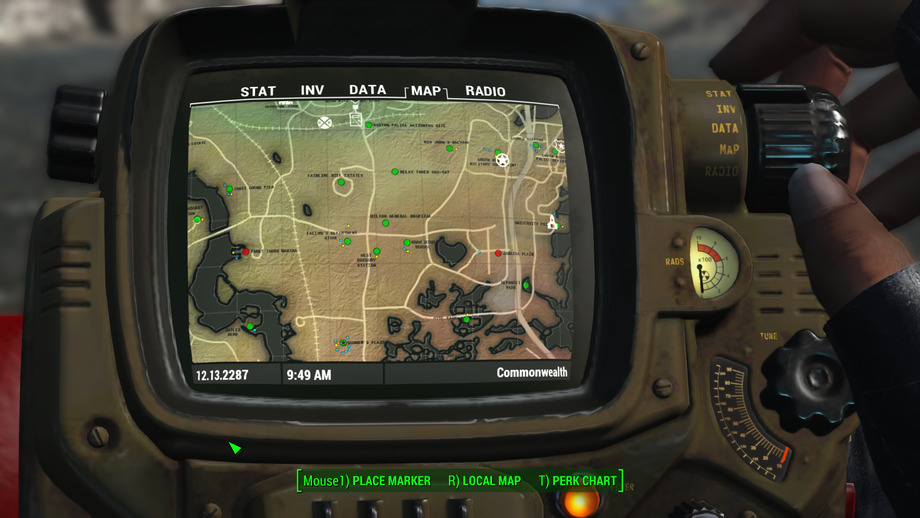Click the Place Marker option
This screenshot has width=920, height=518.
(x=367, y=481)
